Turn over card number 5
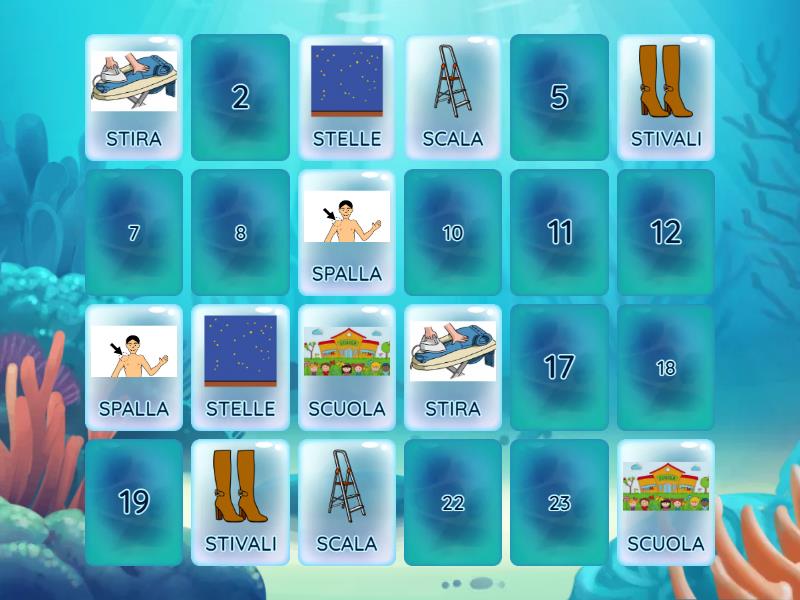The width and height of the screenshot is (800, 600). click(559, 97)
